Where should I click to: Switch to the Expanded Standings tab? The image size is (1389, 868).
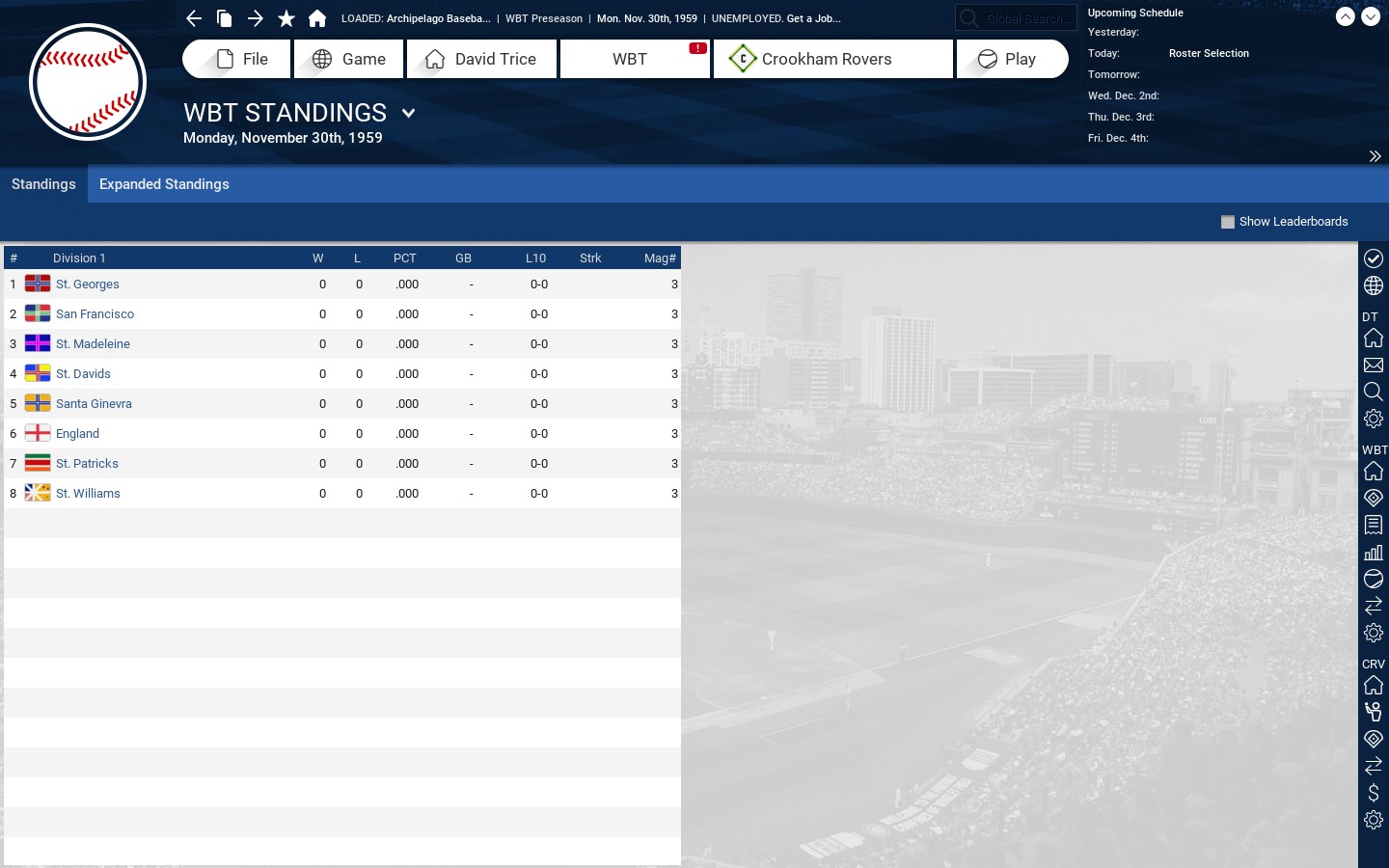(163, 184)
